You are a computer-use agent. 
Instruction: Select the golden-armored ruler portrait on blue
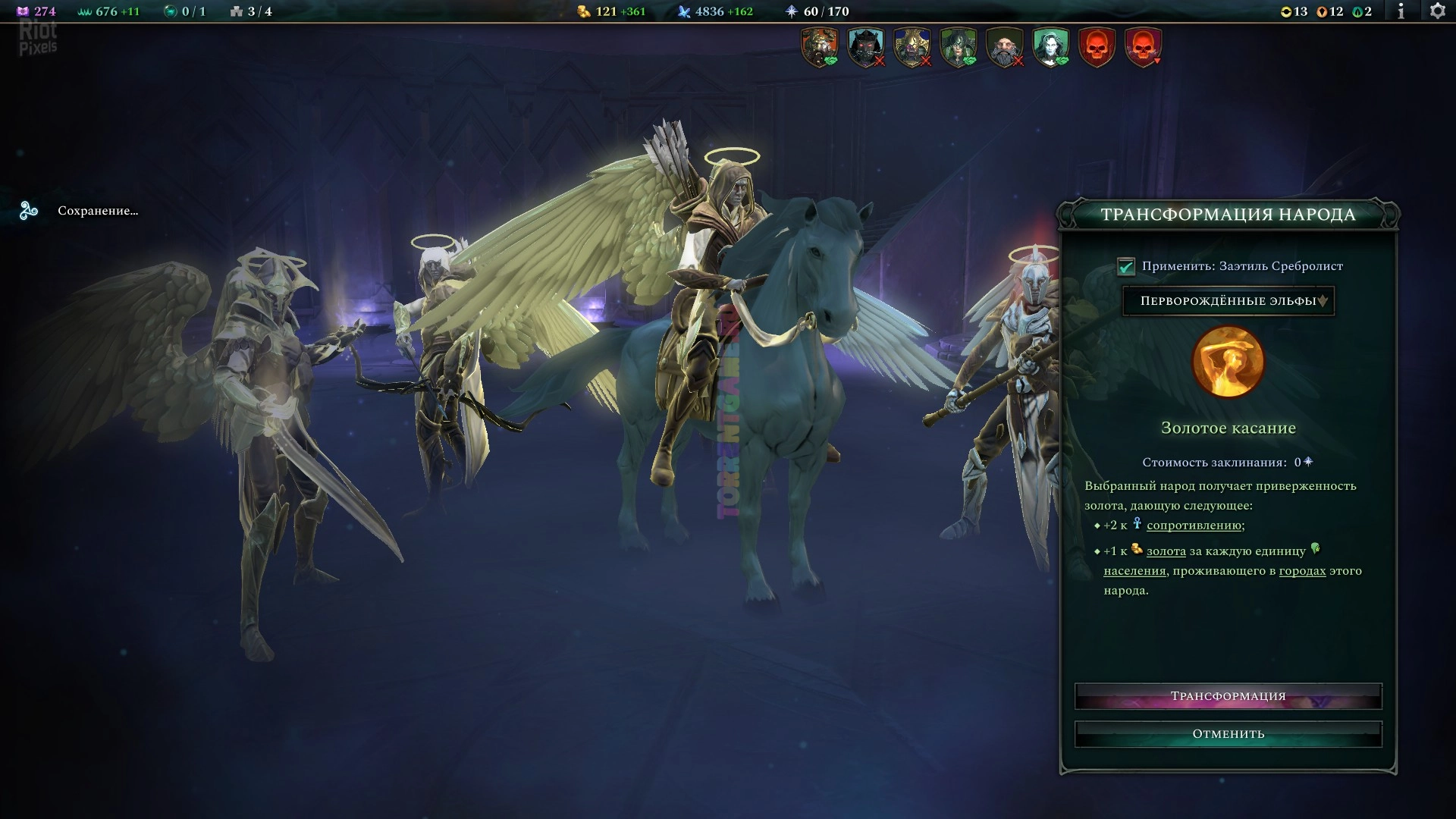pos(912,47)
